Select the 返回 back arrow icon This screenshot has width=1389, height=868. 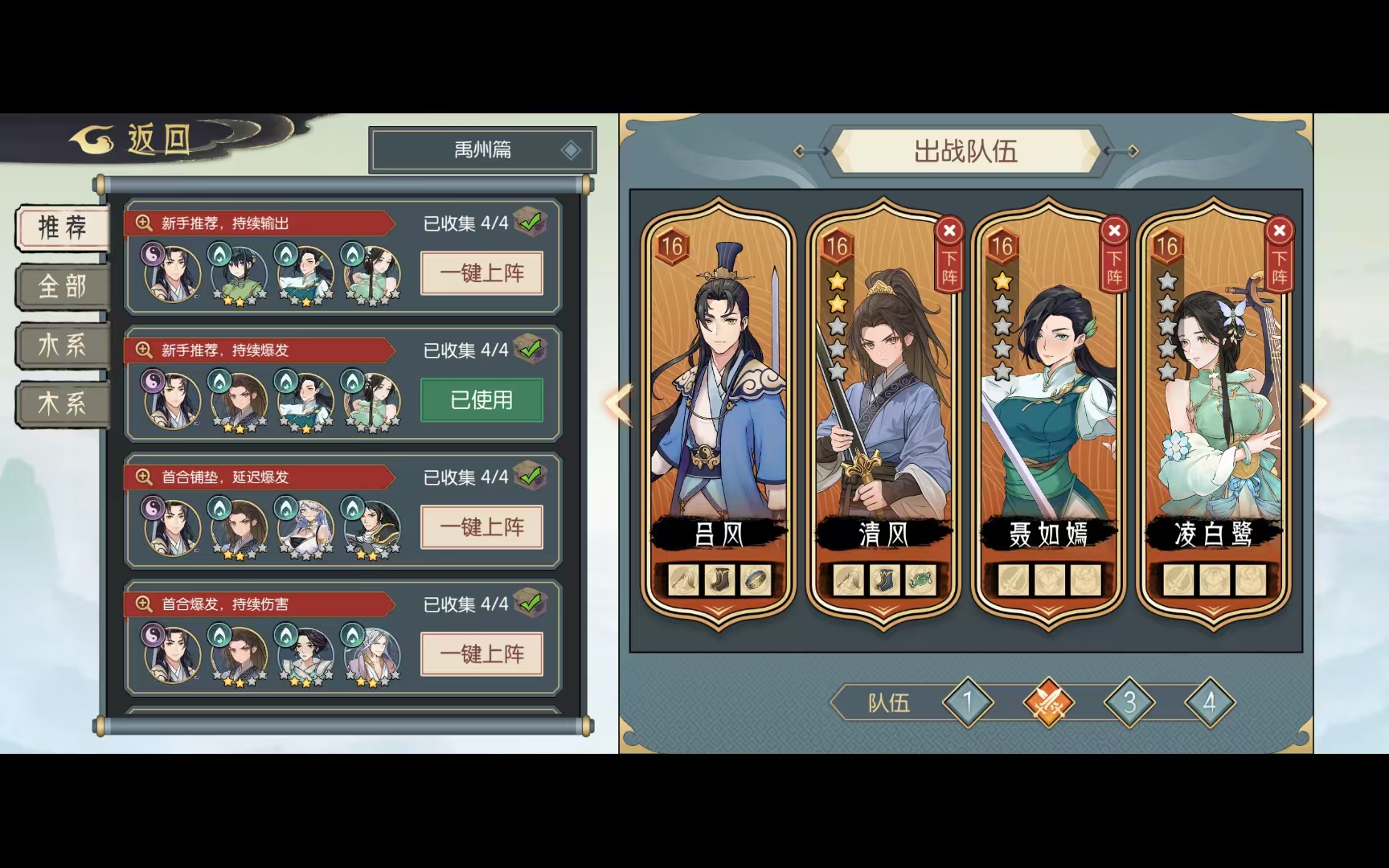(91, 138)
